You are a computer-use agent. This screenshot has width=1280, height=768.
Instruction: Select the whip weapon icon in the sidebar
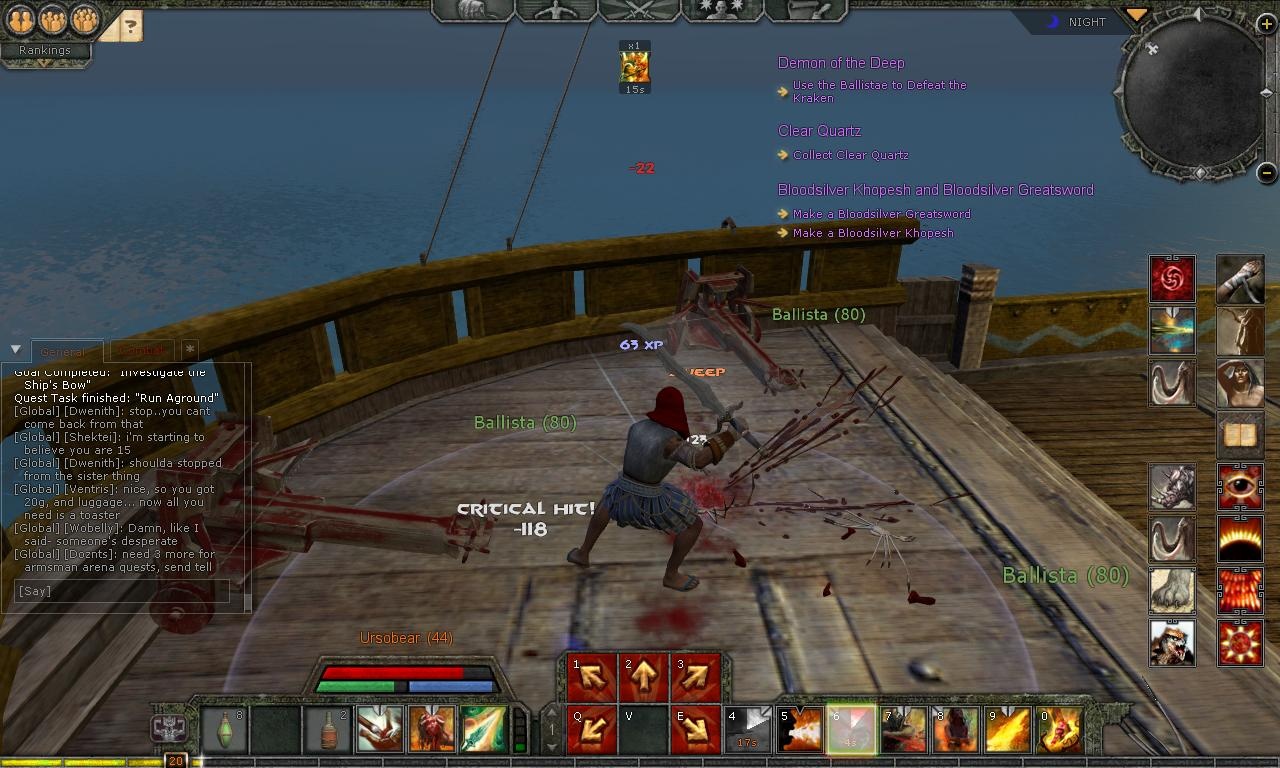click(1171, 384)
